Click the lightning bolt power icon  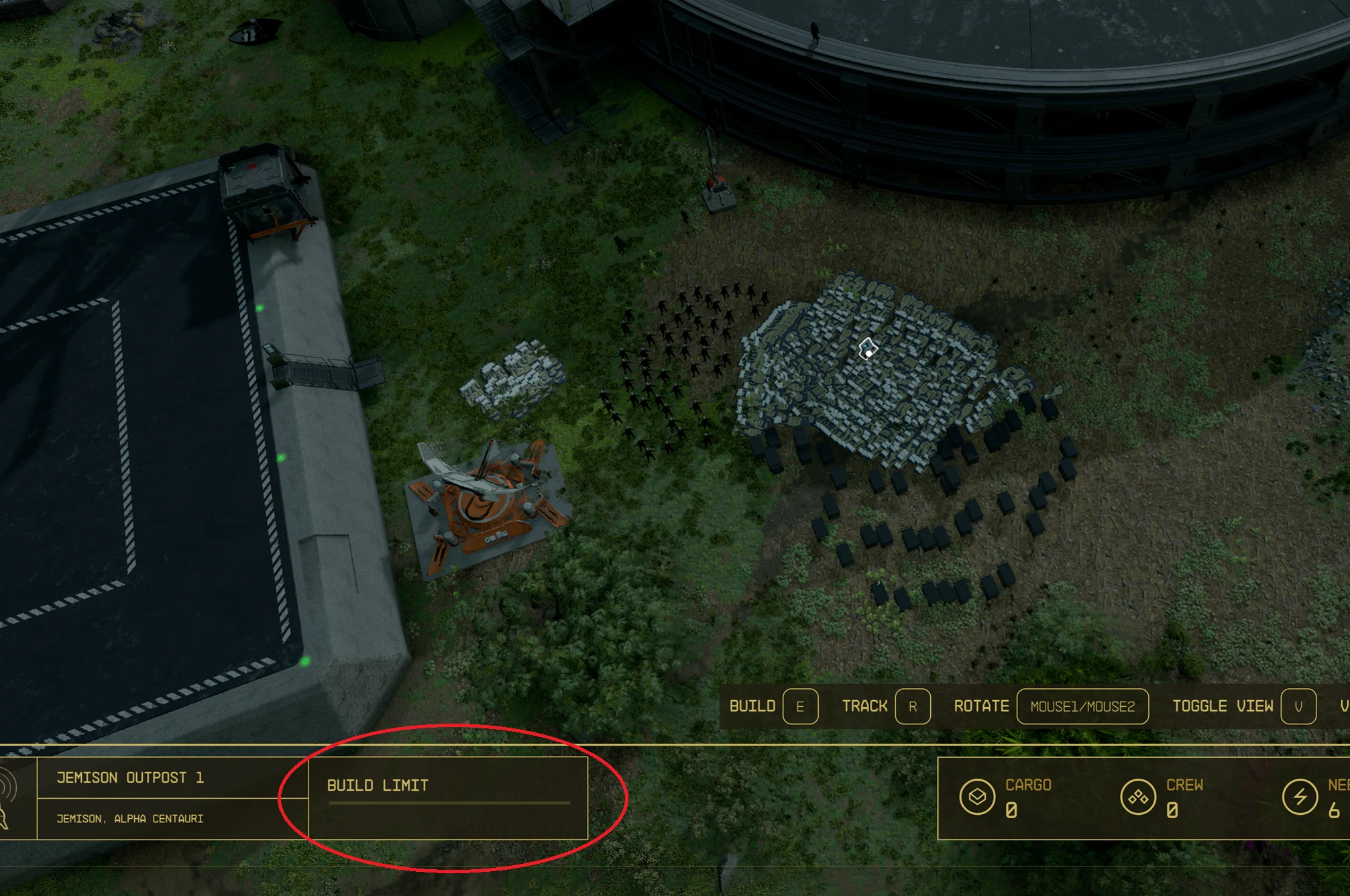[1300, 797]
